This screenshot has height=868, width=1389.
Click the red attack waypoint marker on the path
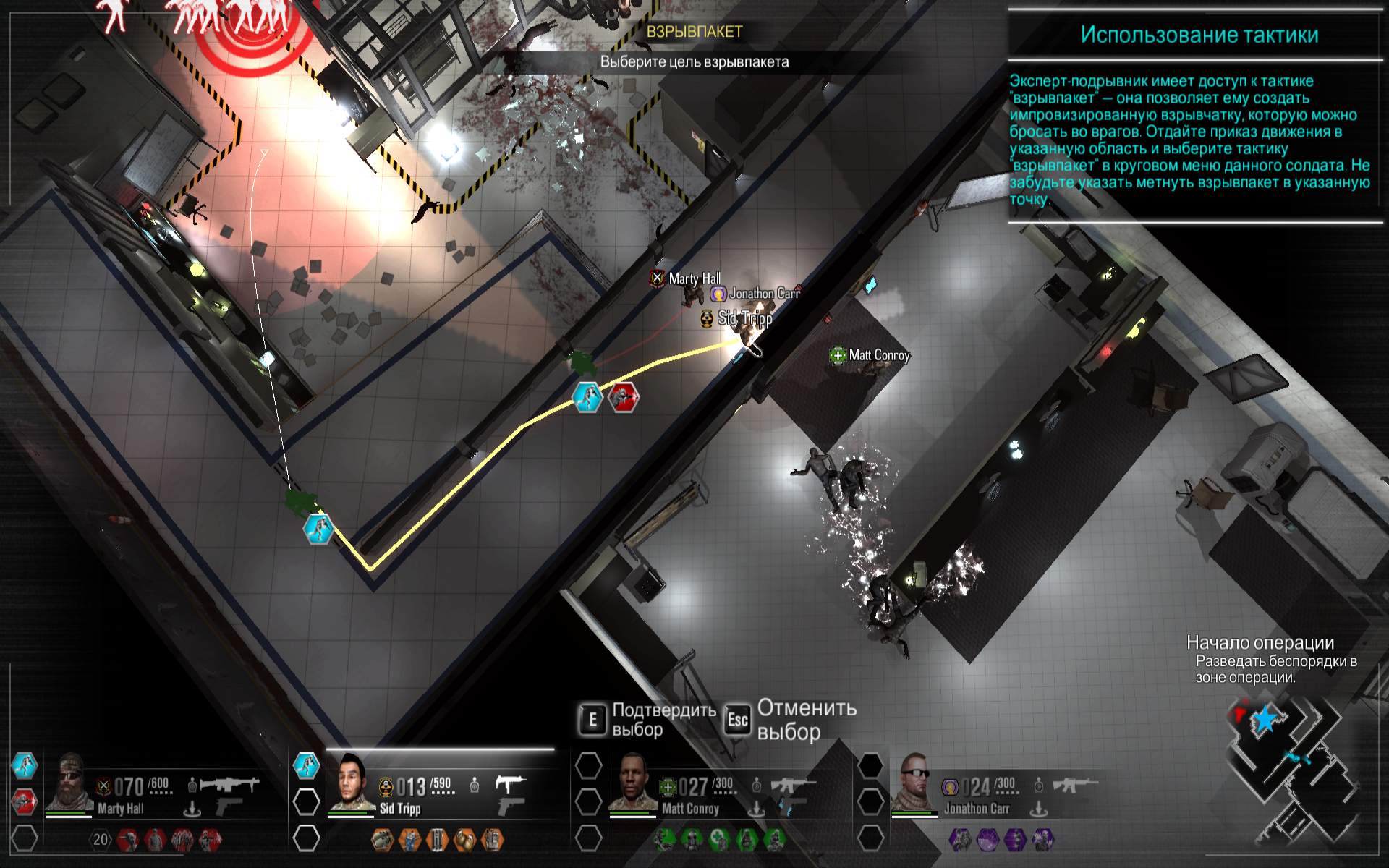[x=623, y=397]
